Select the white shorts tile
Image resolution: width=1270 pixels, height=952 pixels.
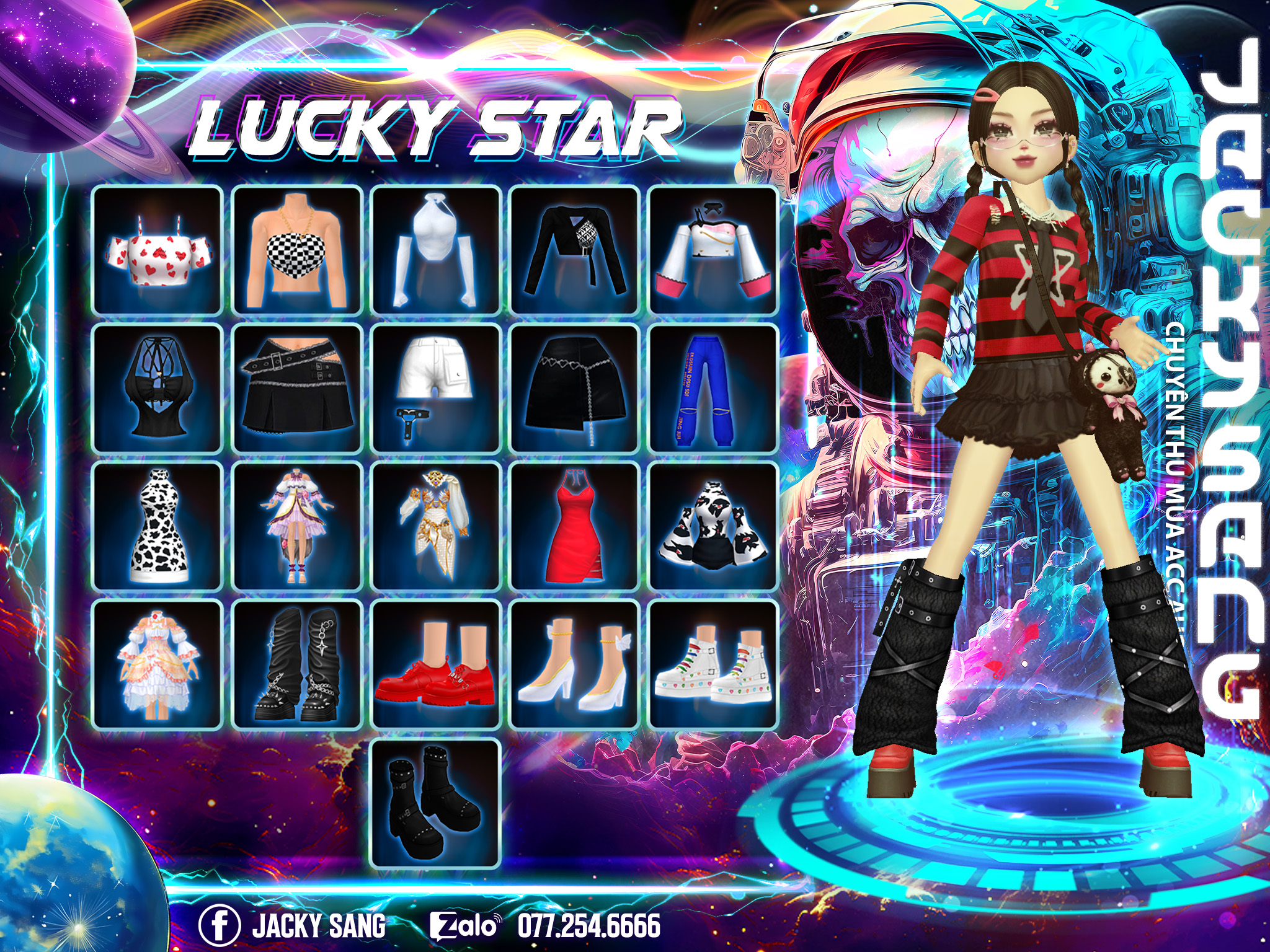click(435, 388)
